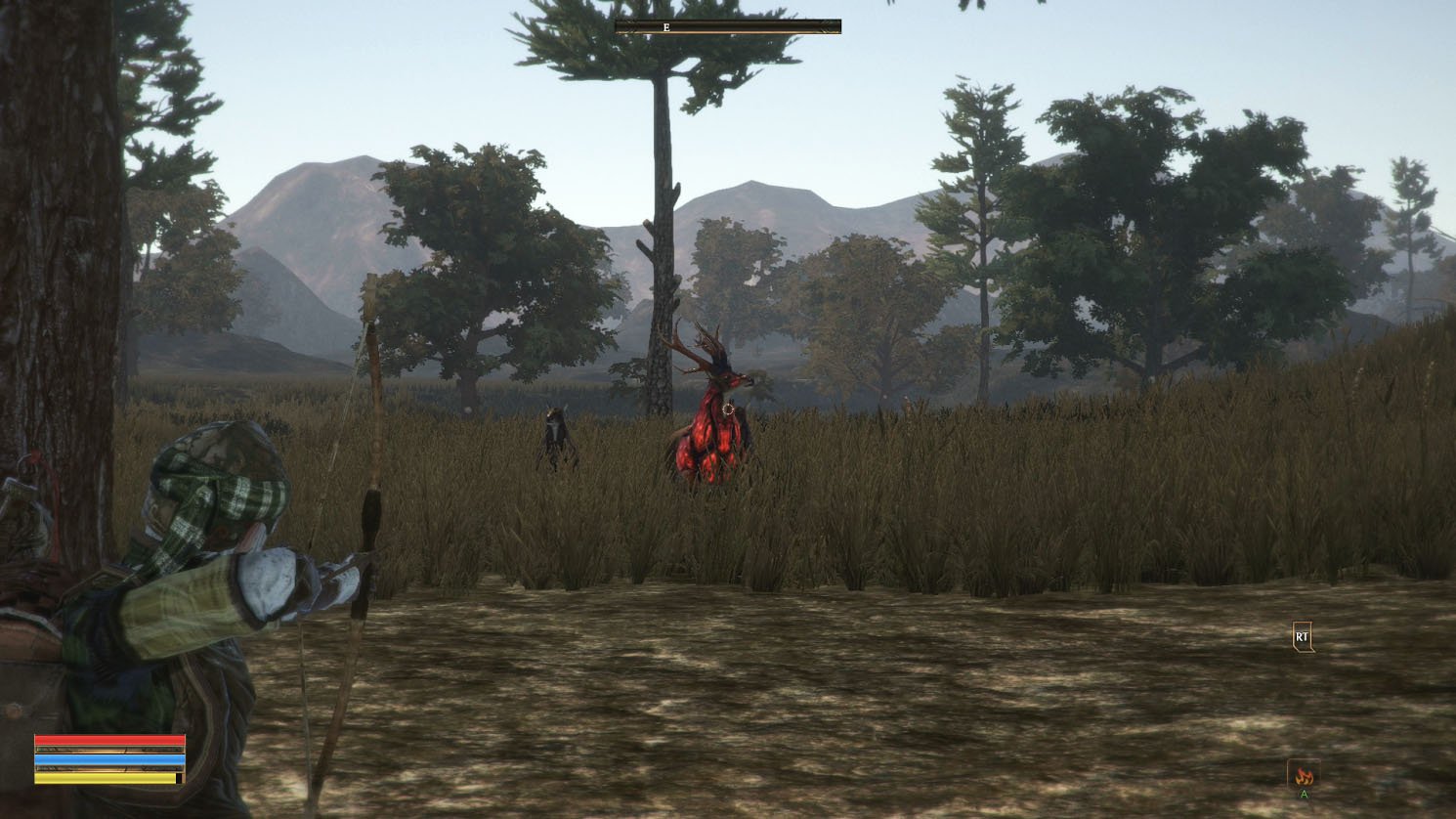The height and width of the screenshot is (819, 1456).
Task: Click the depleted black segment of the stamina bar
Action: (180, 778)
